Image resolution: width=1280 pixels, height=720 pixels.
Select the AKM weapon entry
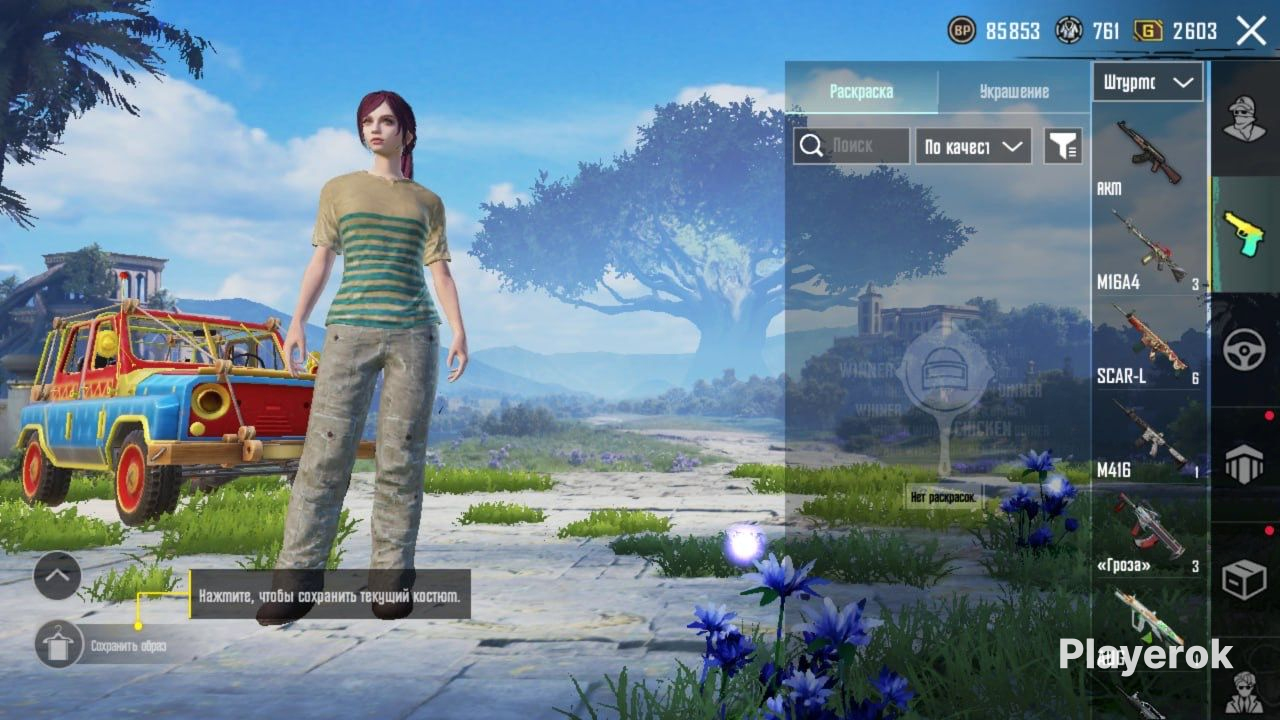1148,155
